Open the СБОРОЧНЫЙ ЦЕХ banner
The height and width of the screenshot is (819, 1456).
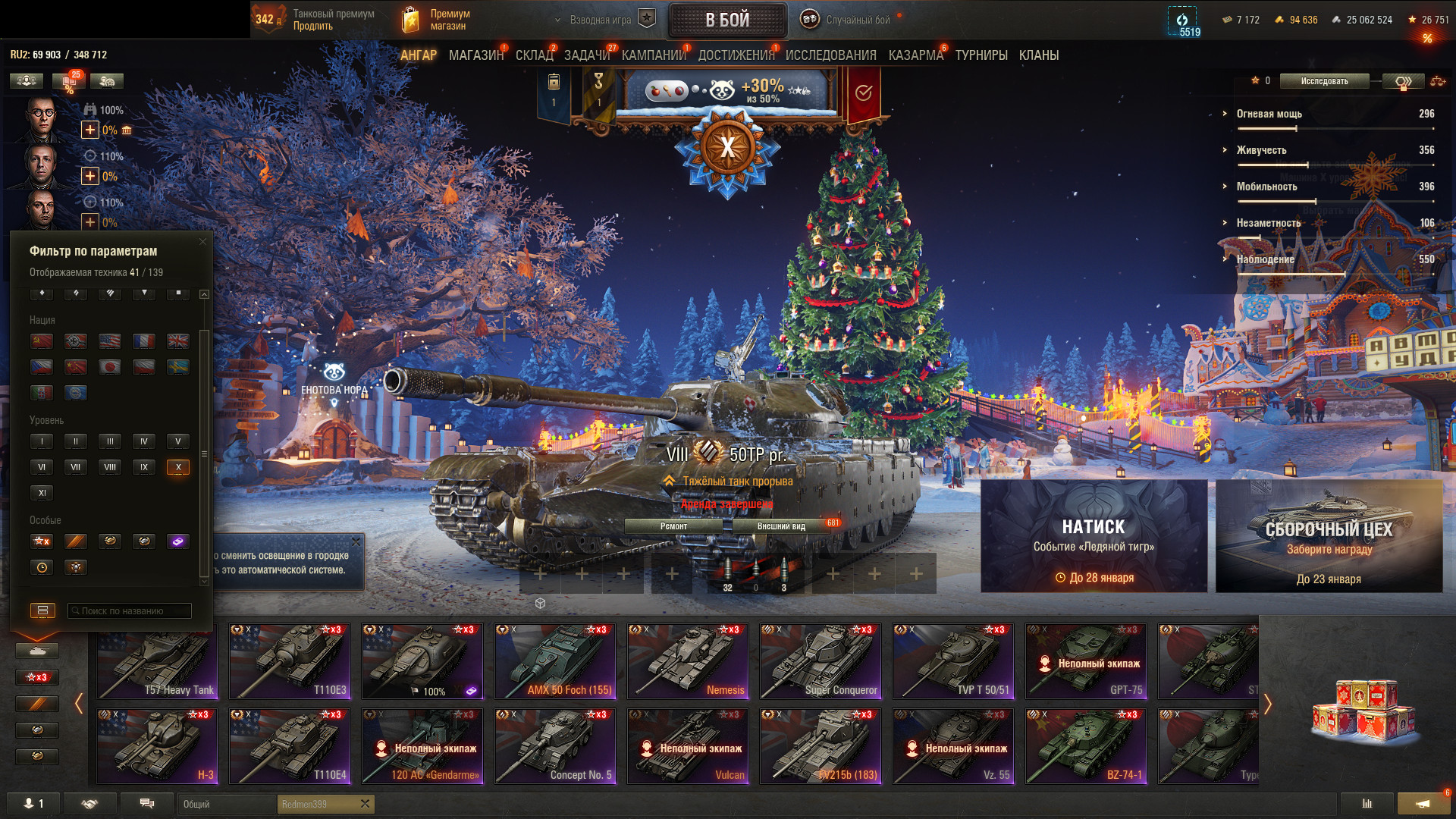tap(1329, 535)
